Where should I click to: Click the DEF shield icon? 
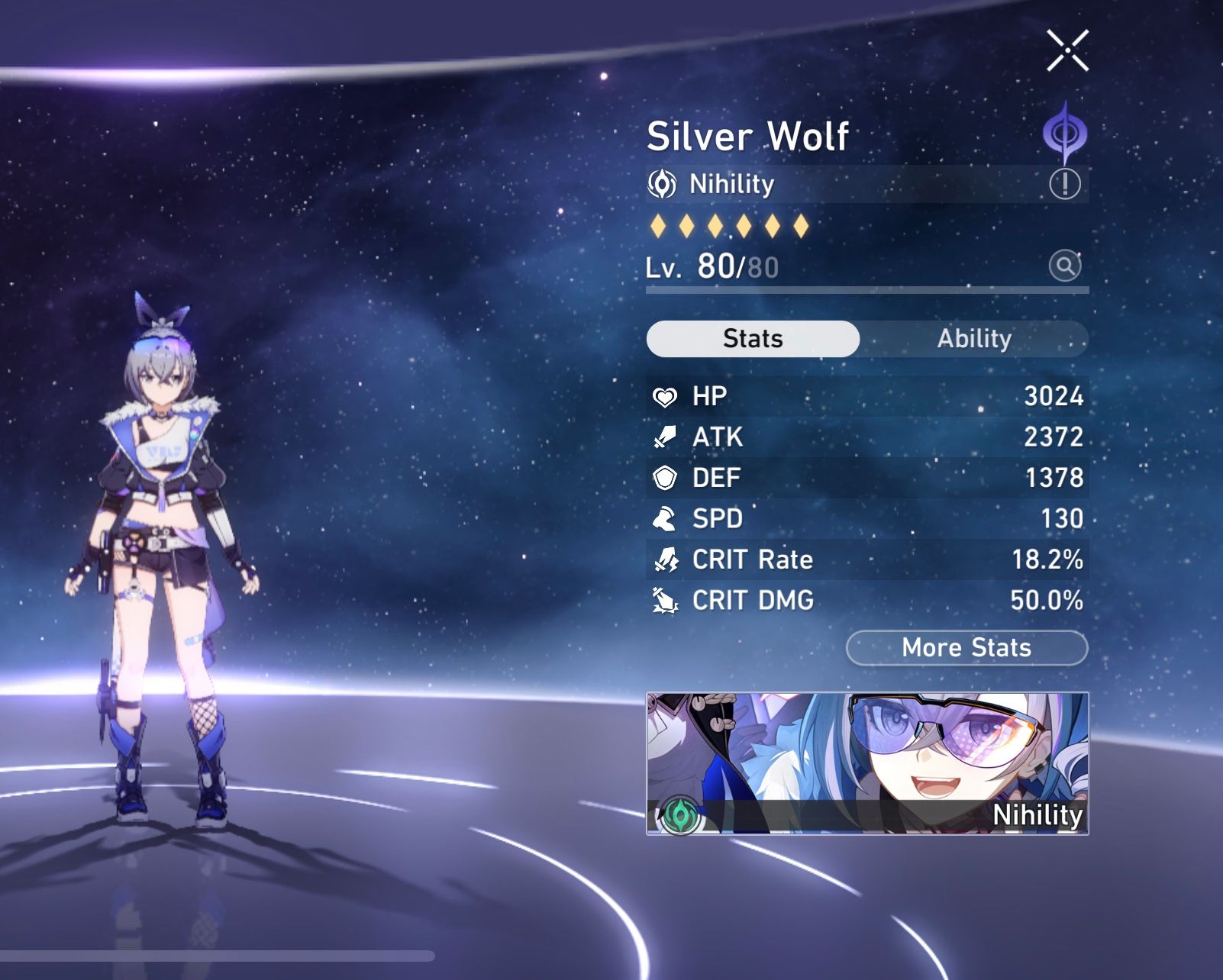point(663,478)
